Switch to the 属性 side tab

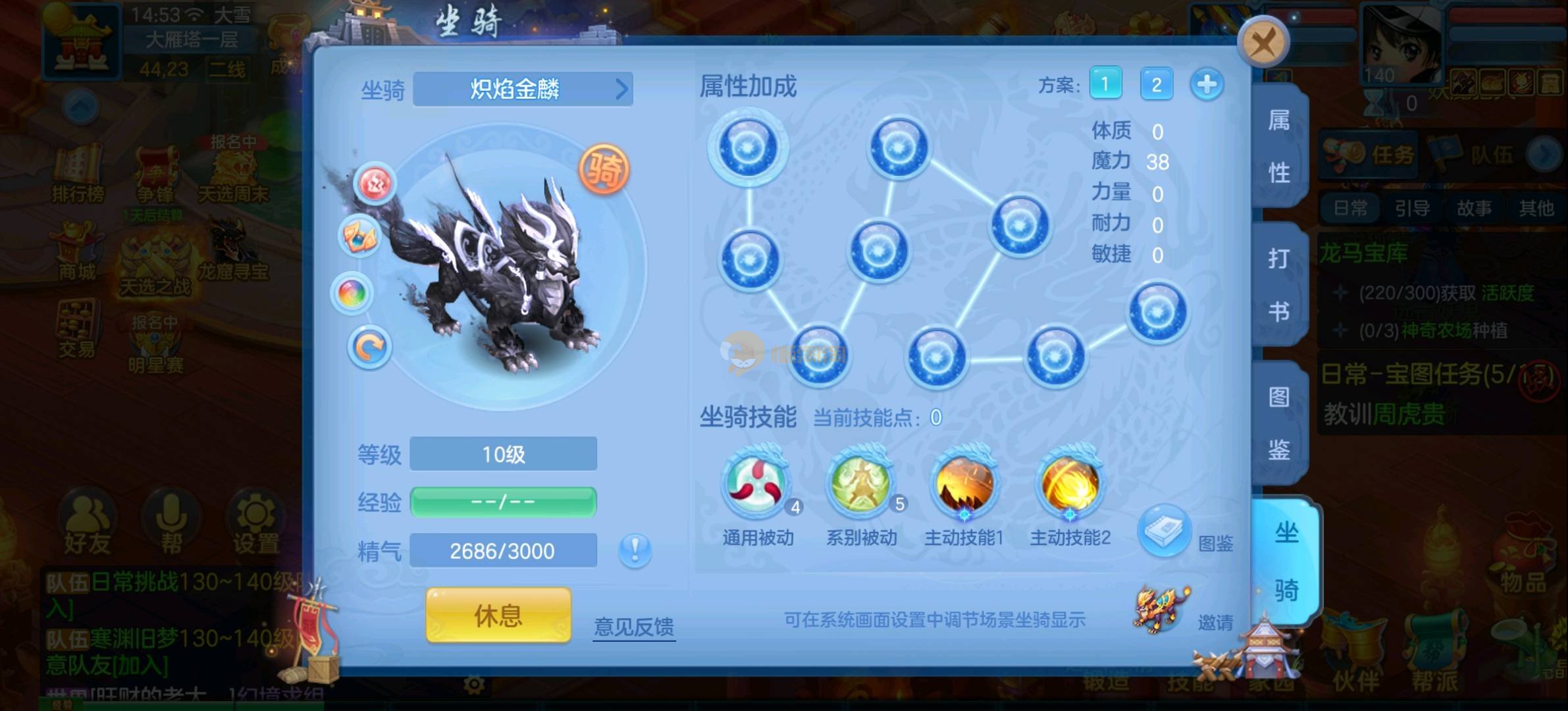pyautogui.click(x=1278, y=146)
